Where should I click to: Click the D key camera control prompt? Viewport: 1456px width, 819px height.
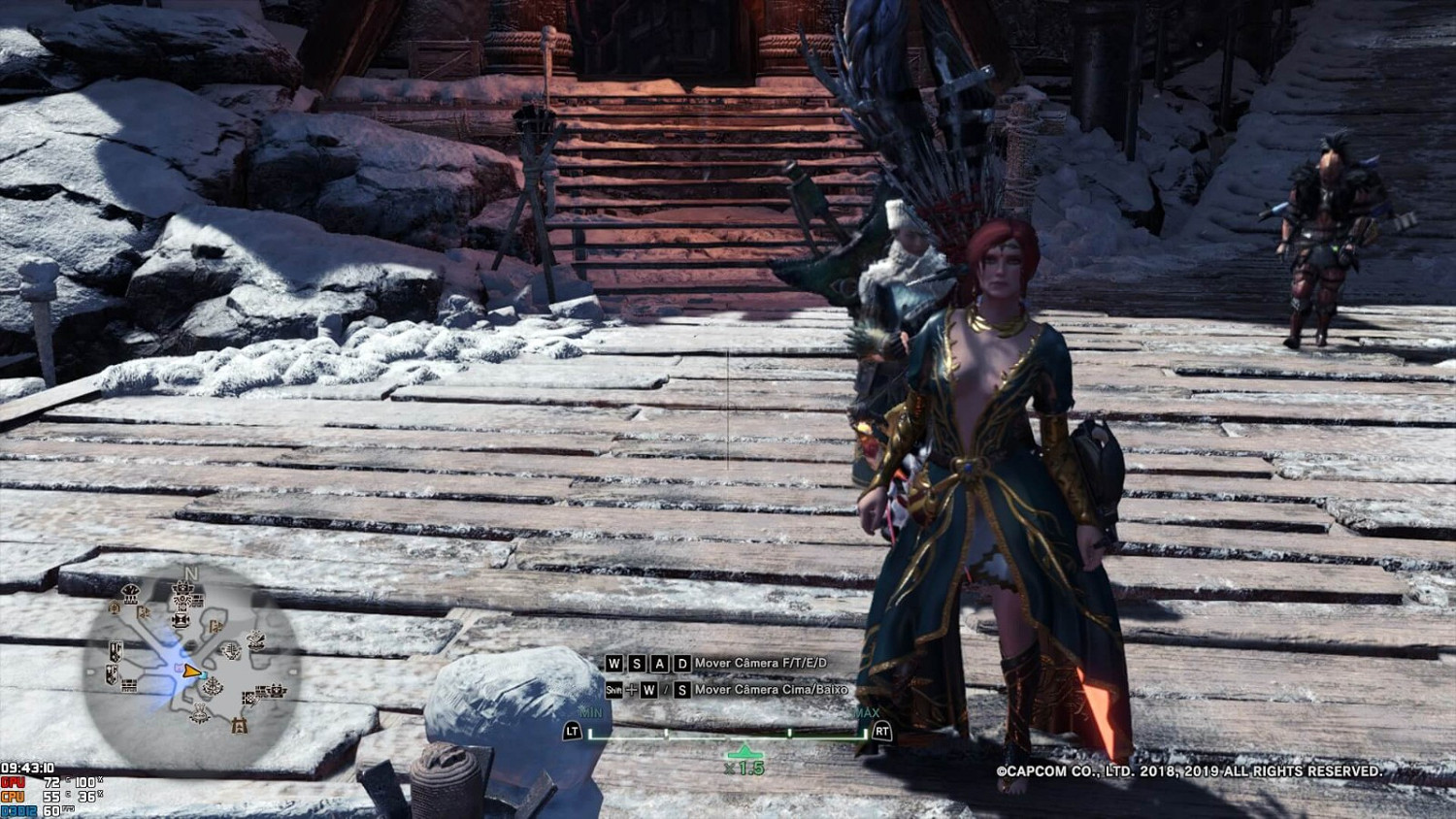(x=682, y=663)
